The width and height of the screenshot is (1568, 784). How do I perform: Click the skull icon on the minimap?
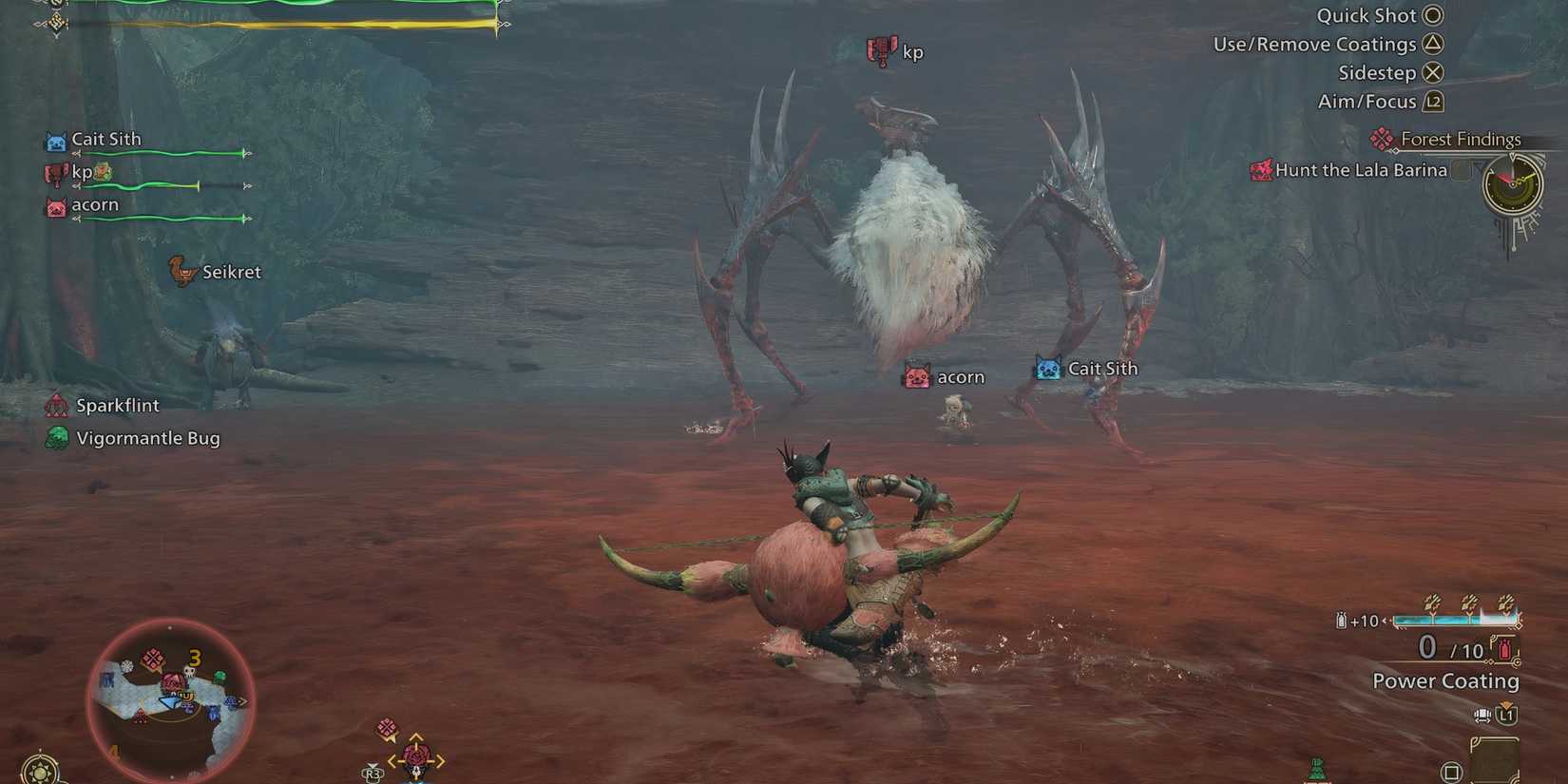[x=189, y=670]
